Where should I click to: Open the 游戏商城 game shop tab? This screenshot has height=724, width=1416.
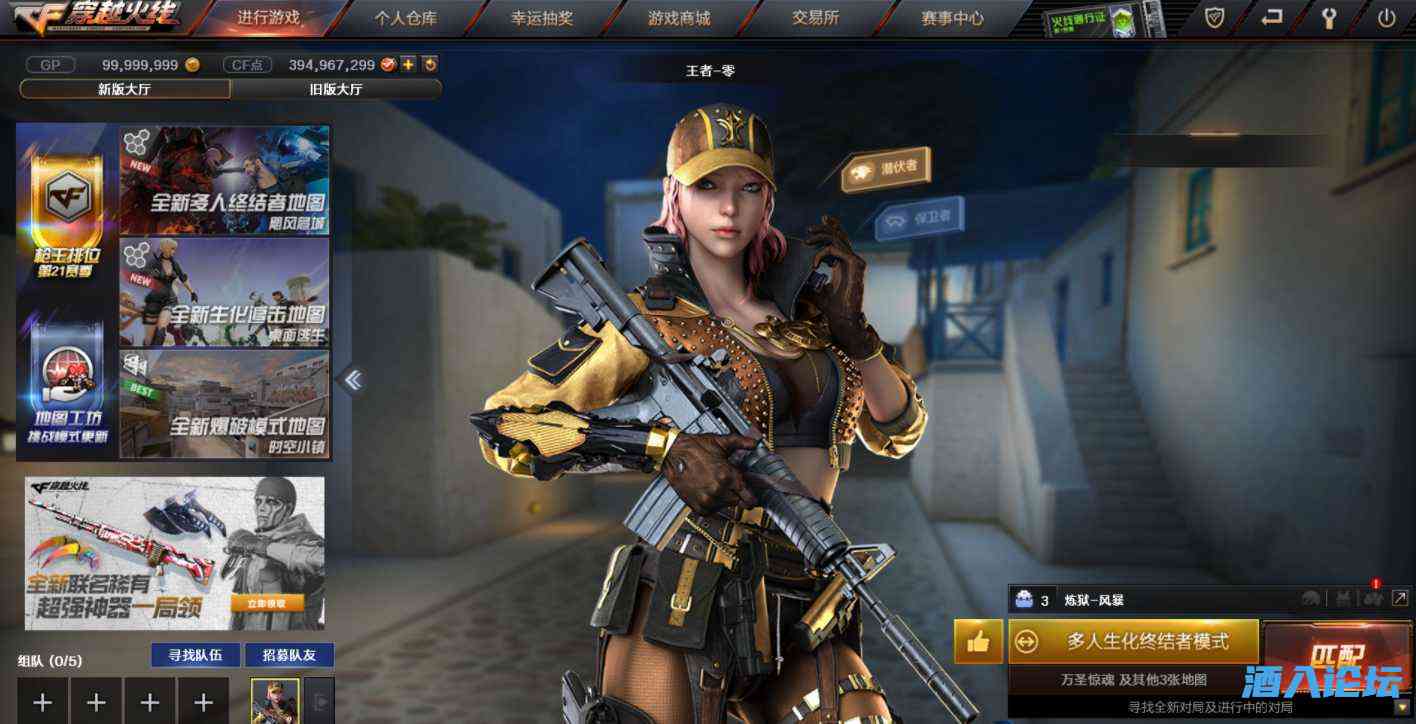(679, 18)
